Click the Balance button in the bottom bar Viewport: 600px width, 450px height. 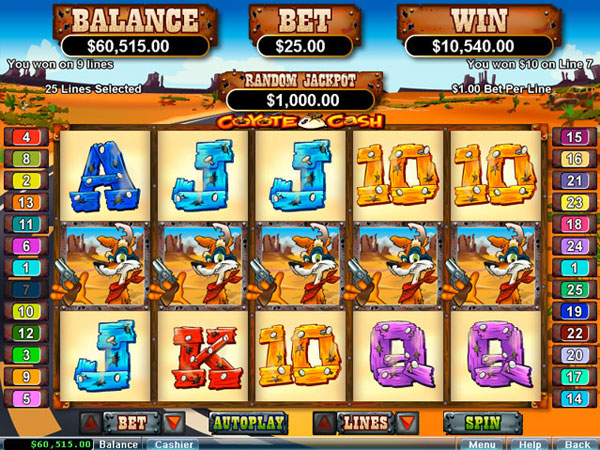pos(119,444)
